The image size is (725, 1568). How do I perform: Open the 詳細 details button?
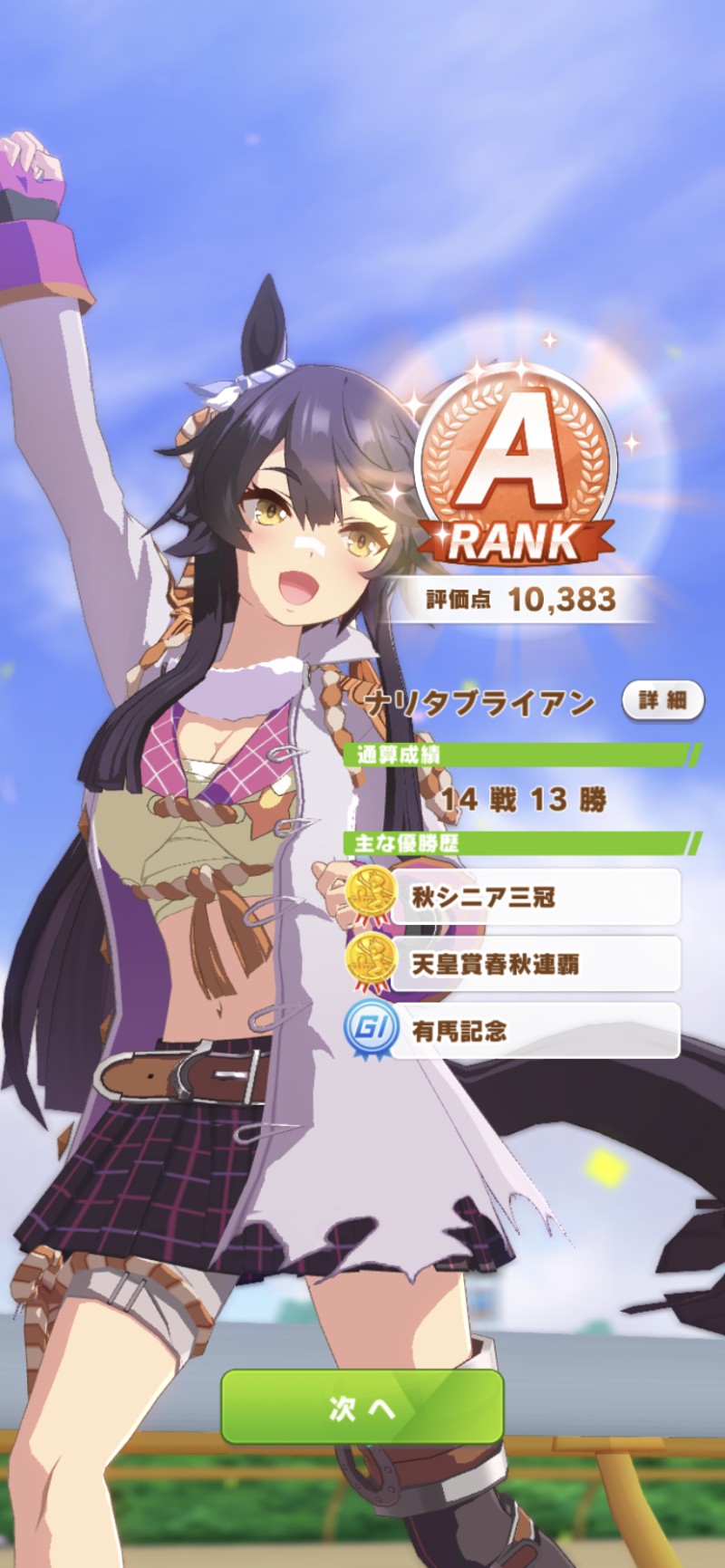(662, 700)
